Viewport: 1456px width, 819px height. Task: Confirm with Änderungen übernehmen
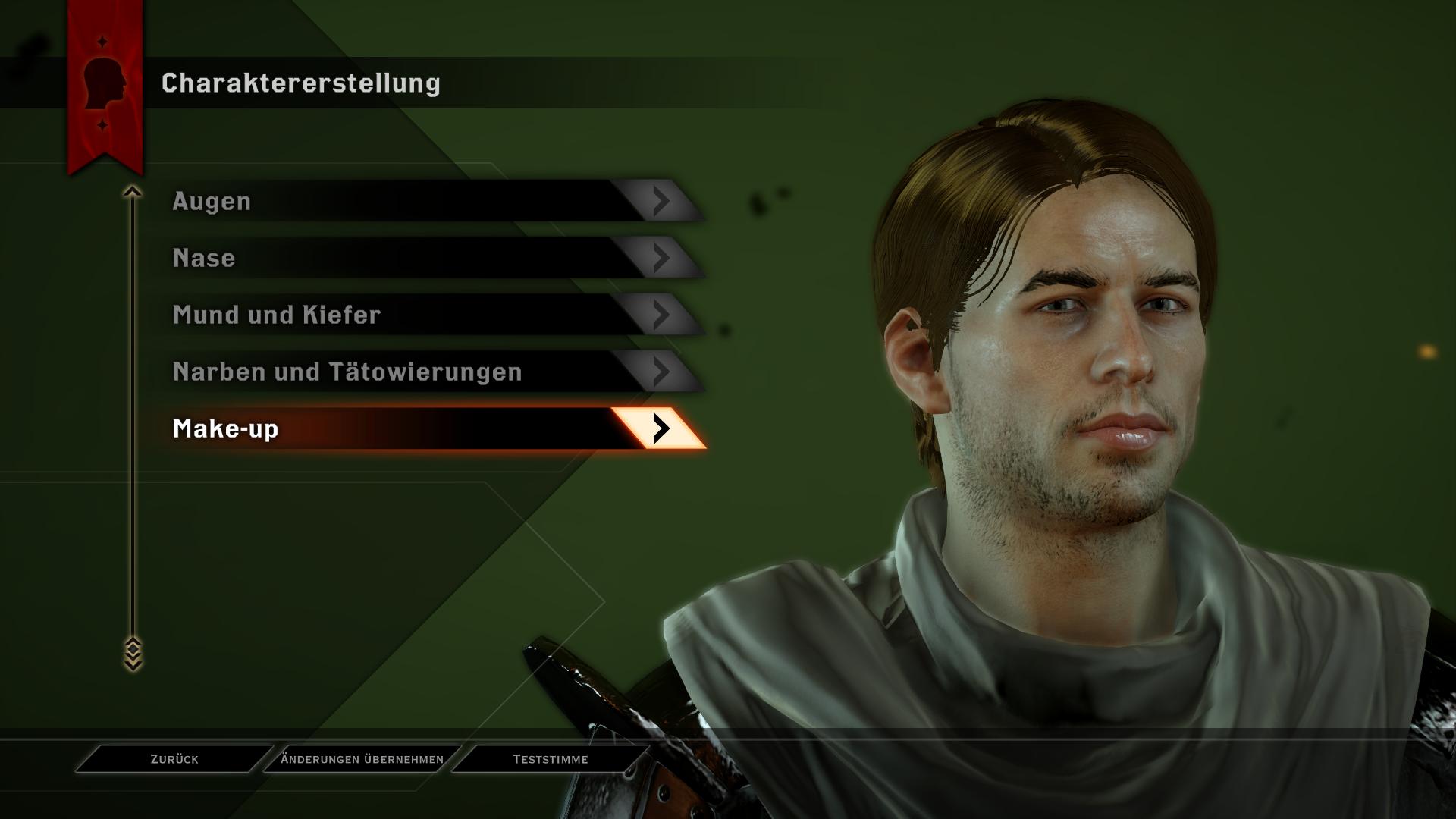point(362,759)
